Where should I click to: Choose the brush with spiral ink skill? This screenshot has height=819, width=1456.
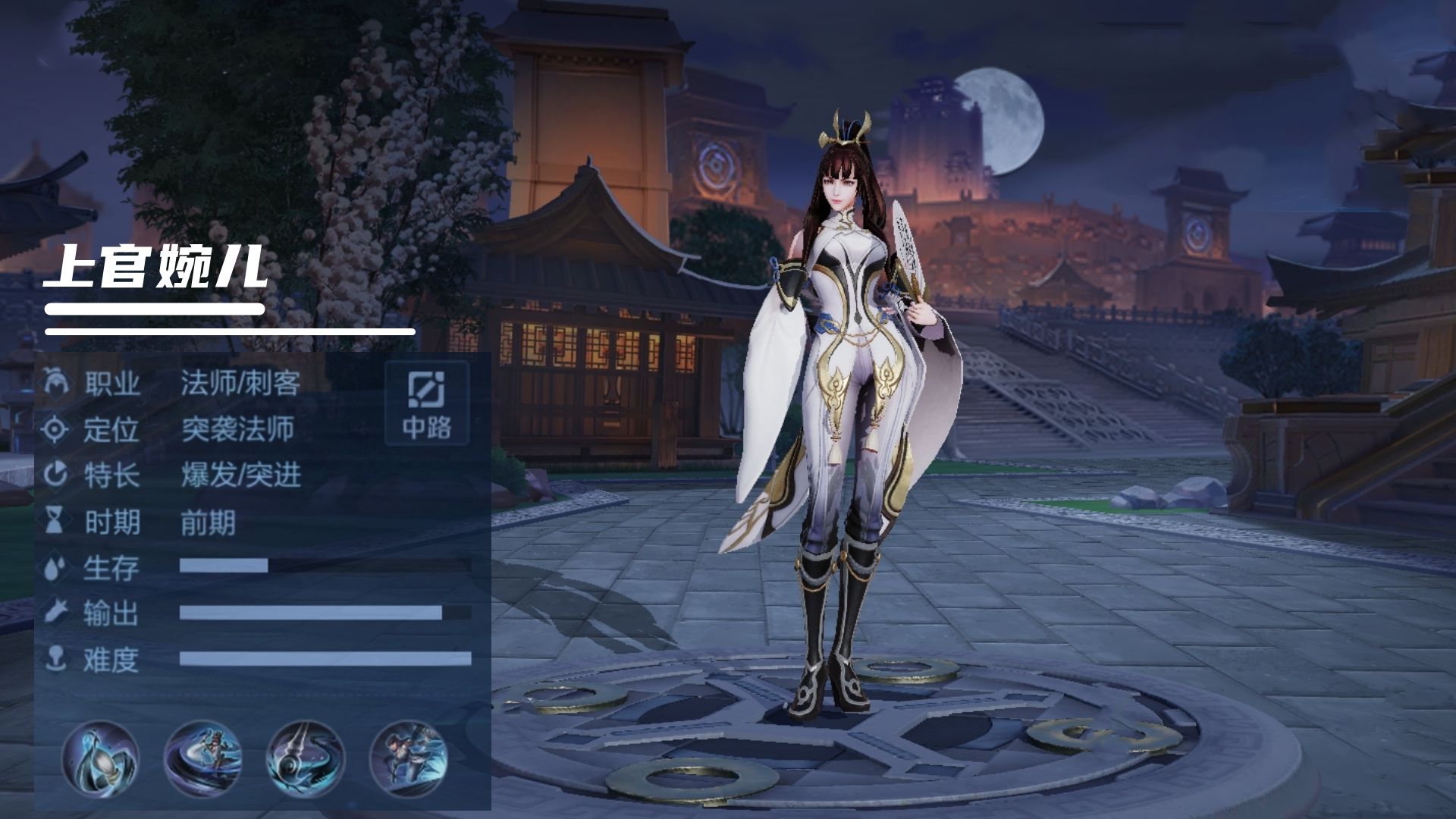click(x=306, y=758)
